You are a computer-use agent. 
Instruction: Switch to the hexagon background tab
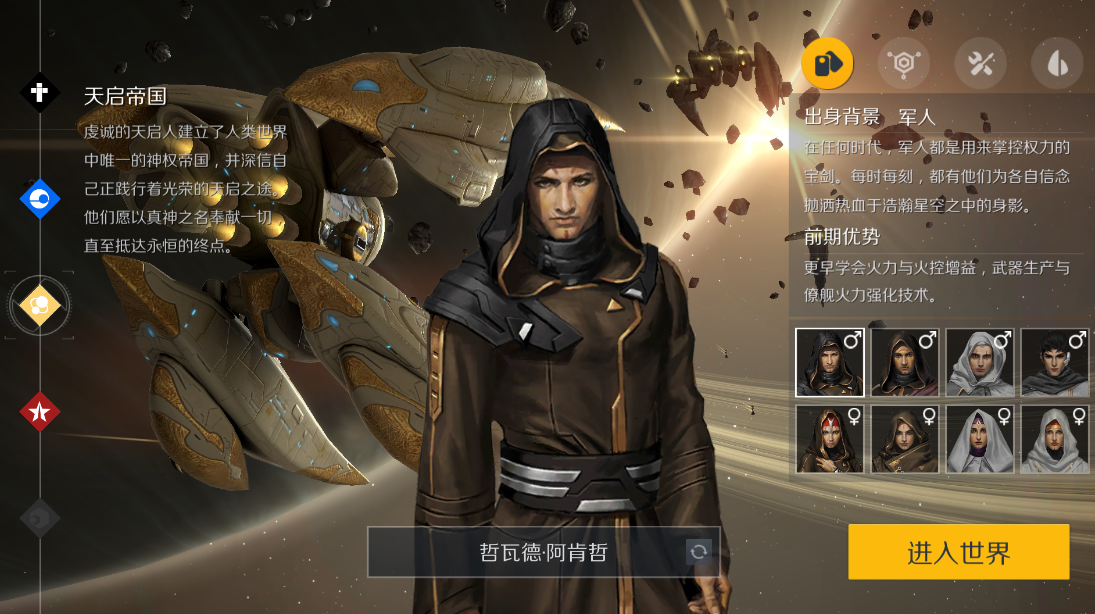pyautogui.click(x=903, y=64)
